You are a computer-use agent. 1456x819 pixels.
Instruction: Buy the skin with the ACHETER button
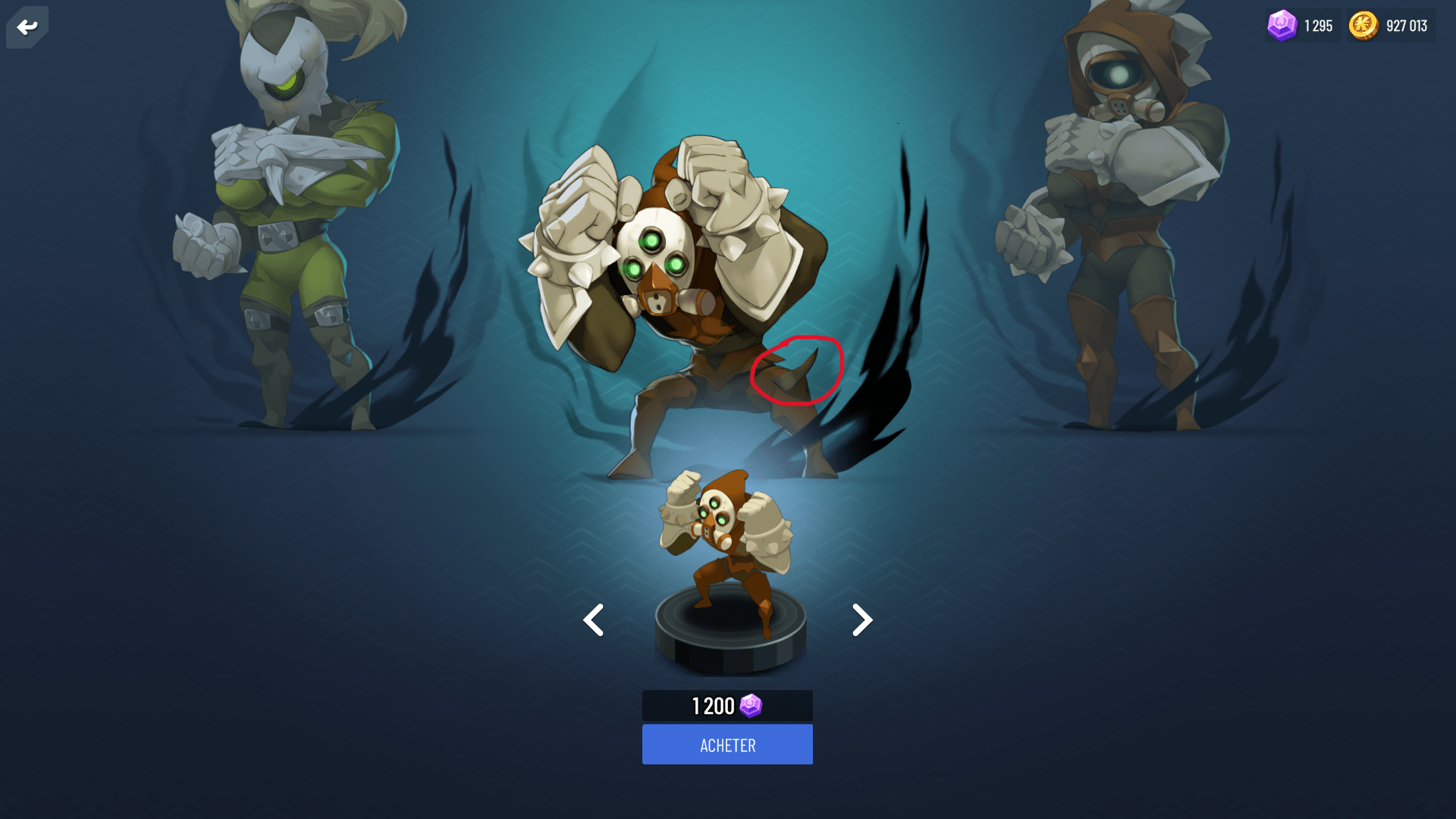point(727,745)
